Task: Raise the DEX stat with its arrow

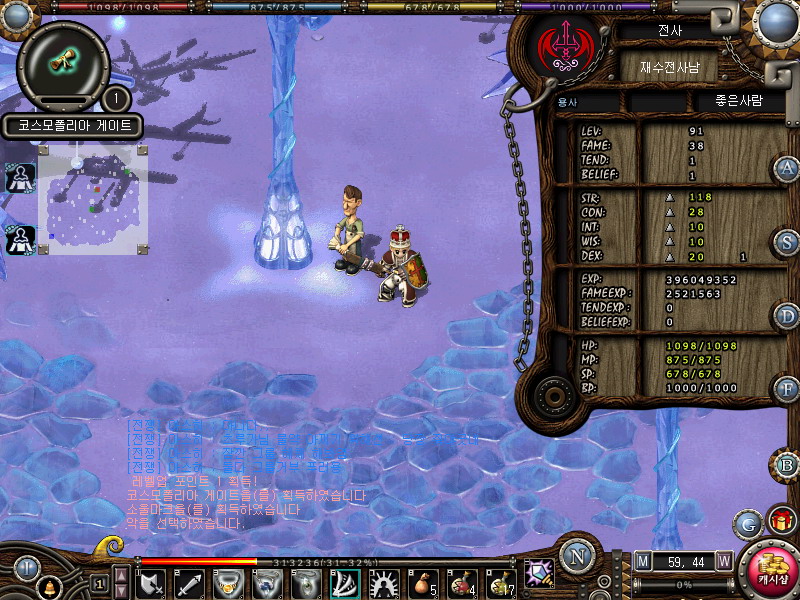Action: pos(670,257)
